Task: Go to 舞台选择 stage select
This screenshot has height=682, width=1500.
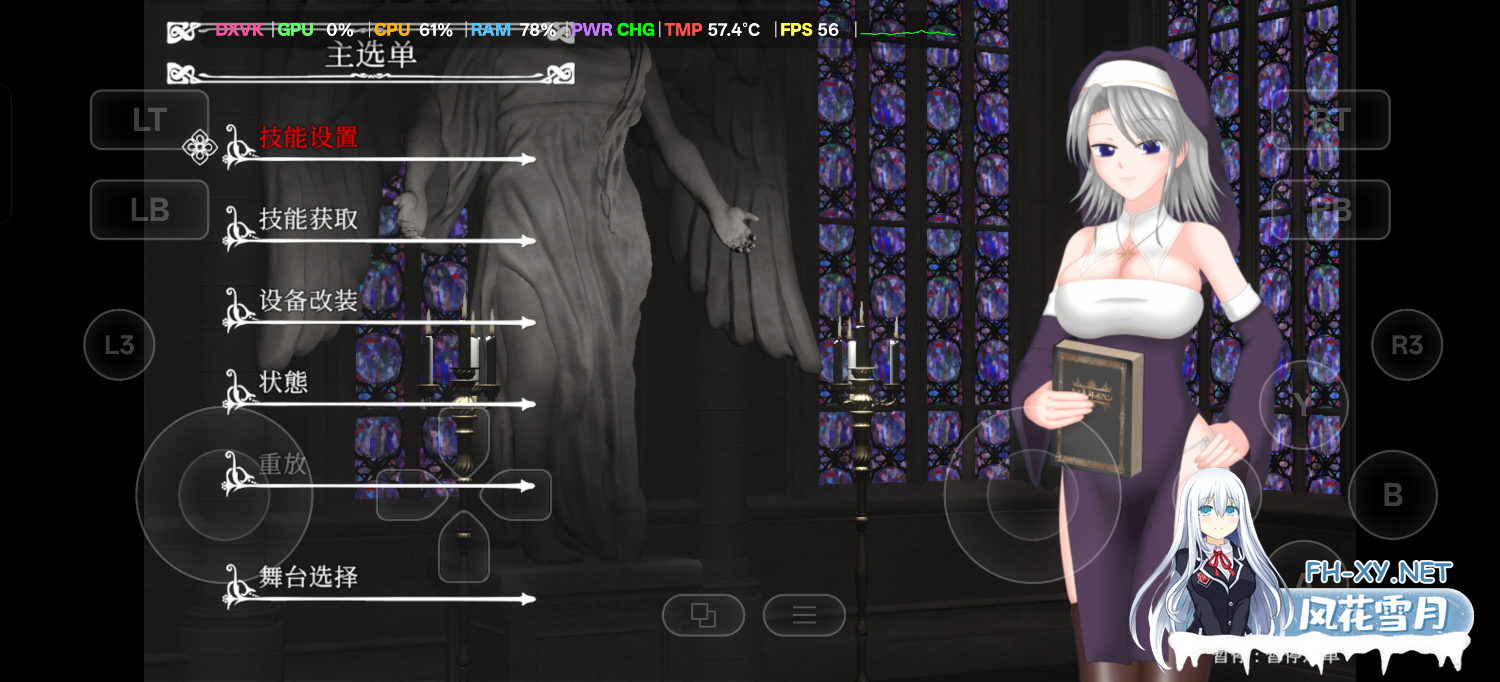Action: [308, 578]
